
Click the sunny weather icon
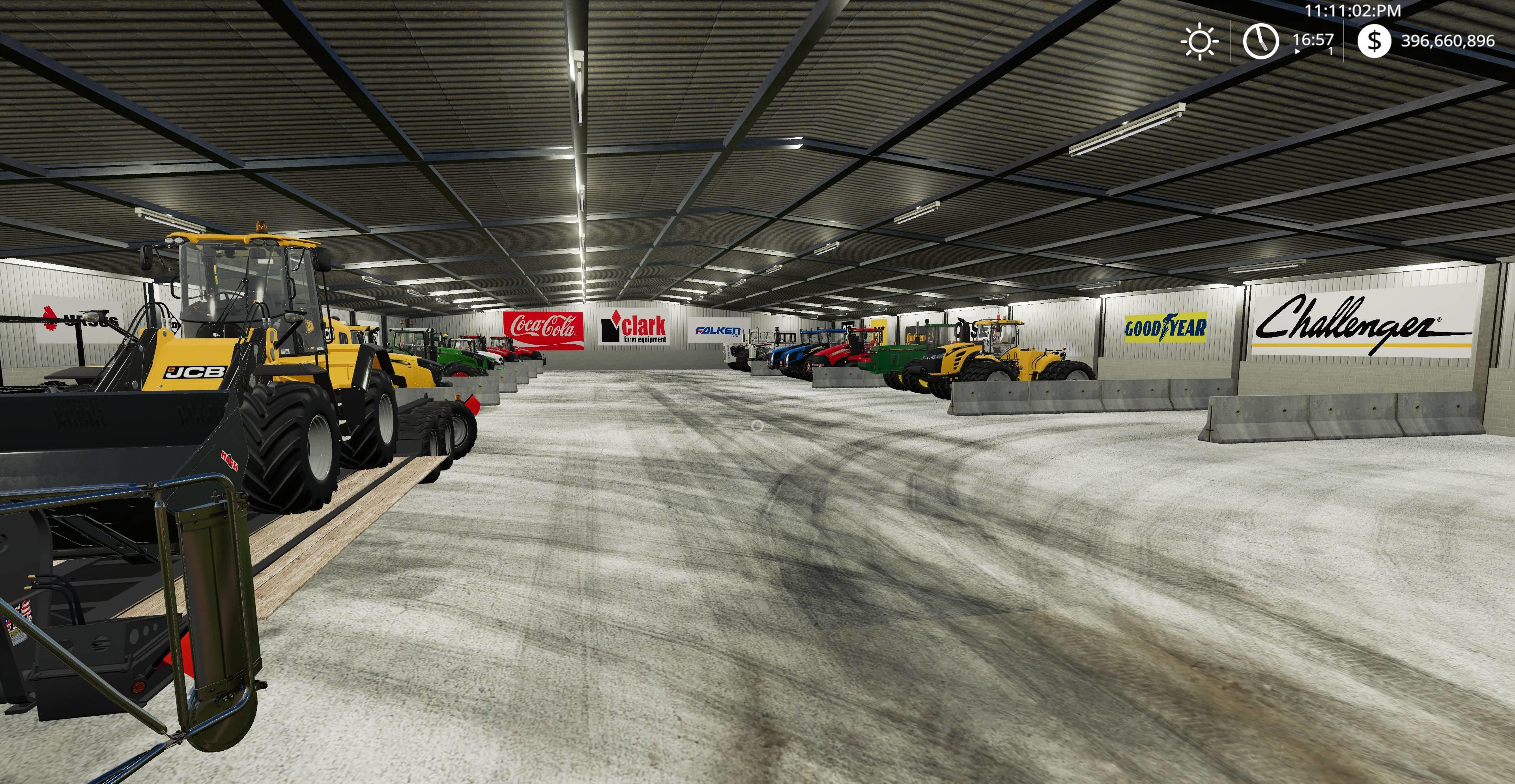[x=1199, y=41]
